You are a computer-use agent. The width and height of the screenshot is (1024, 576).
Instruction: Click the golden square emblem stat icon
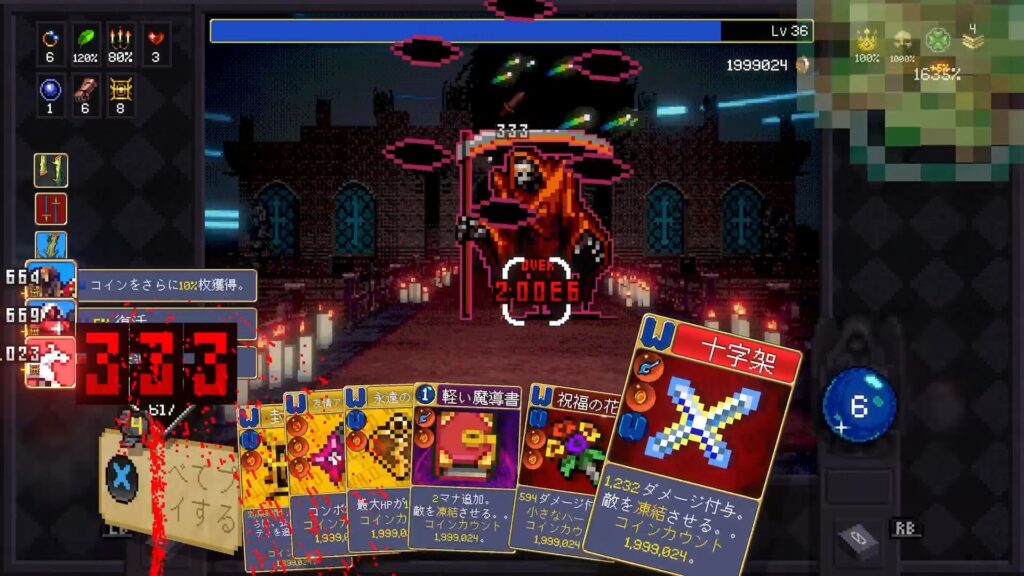pos(121,90)
